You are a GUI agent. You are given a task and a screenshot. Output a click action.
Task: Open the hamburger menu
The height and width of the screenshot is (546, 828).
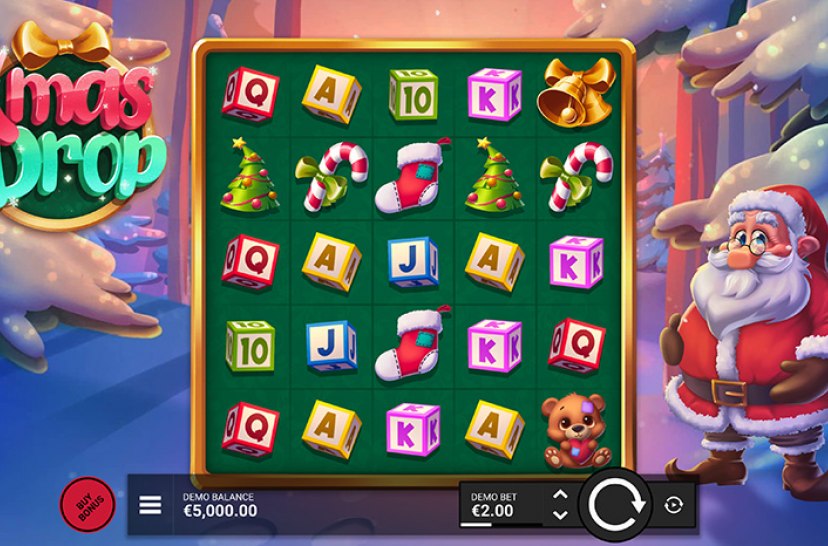tap(150, 505)
